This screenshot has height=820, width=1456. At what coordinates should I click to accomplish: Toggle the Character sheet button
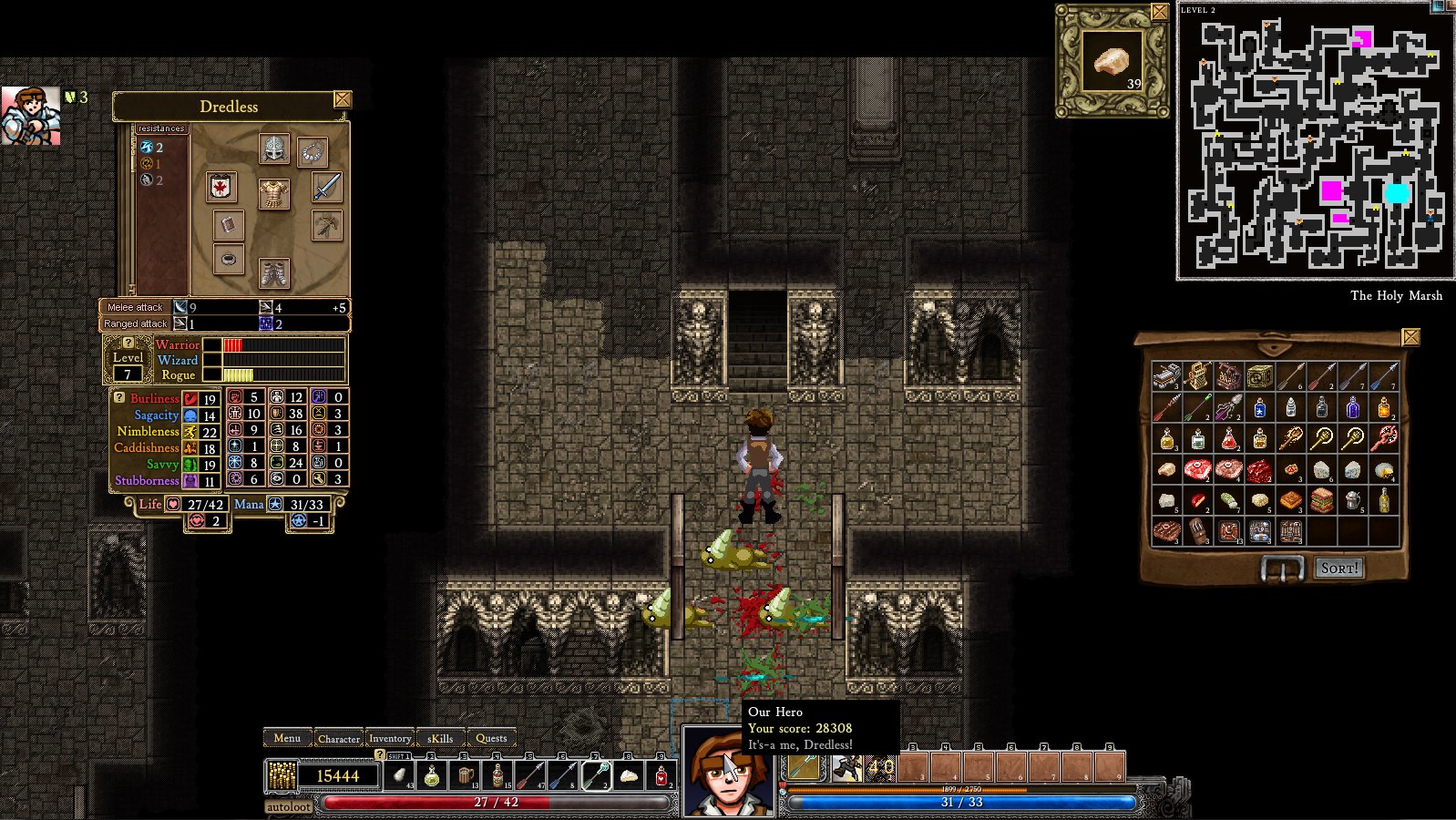click(x=339, y=739)
